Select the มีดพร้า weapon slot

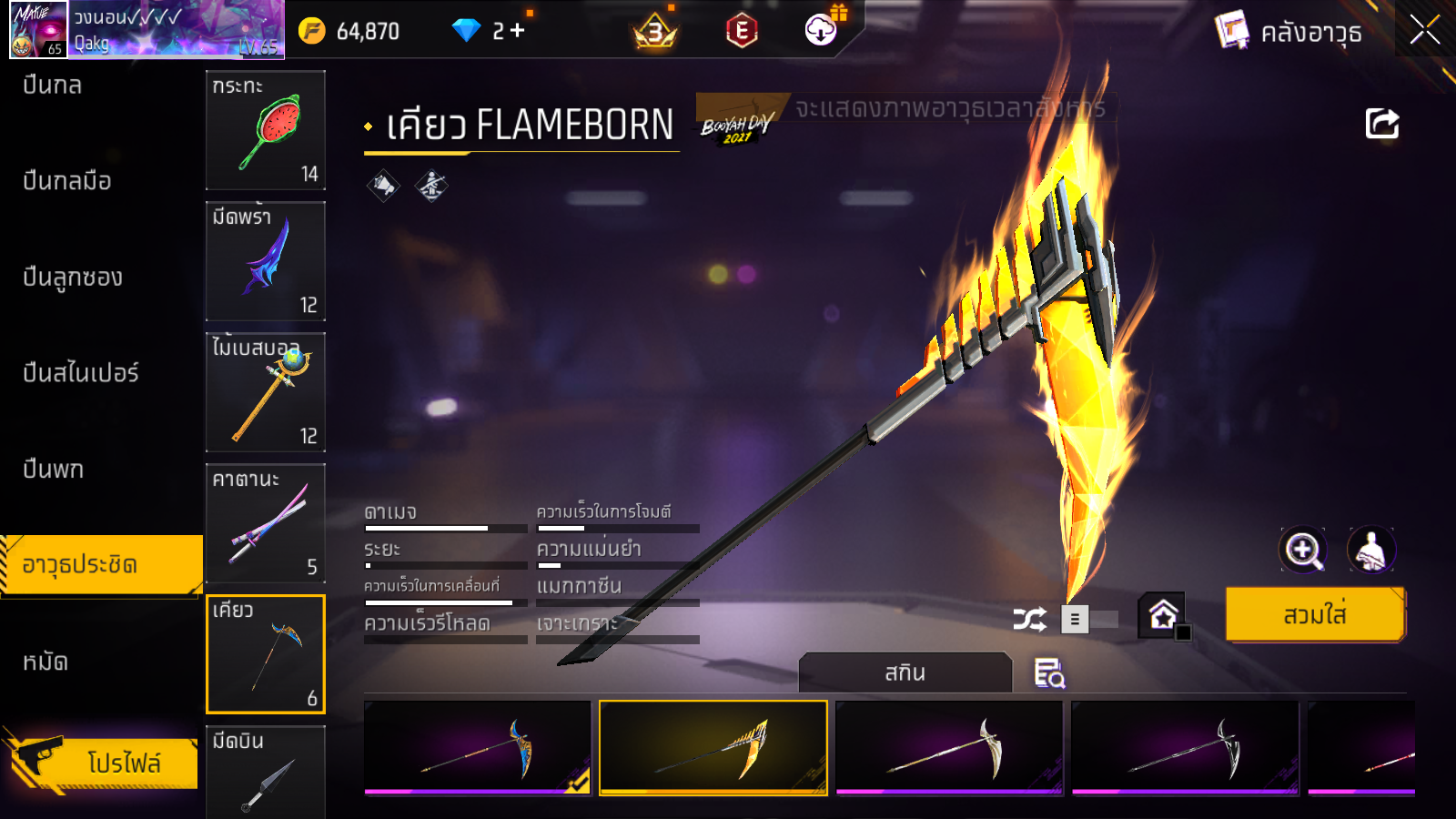point(266,261)
